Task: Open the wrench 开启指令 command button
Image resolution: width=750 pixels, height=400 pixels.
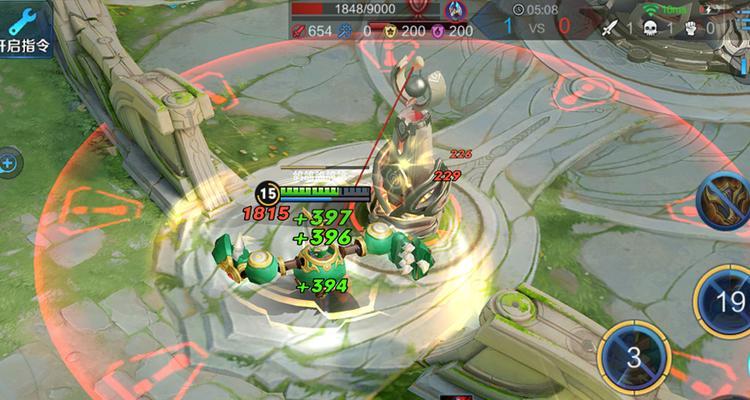Action: click(24, 30)
